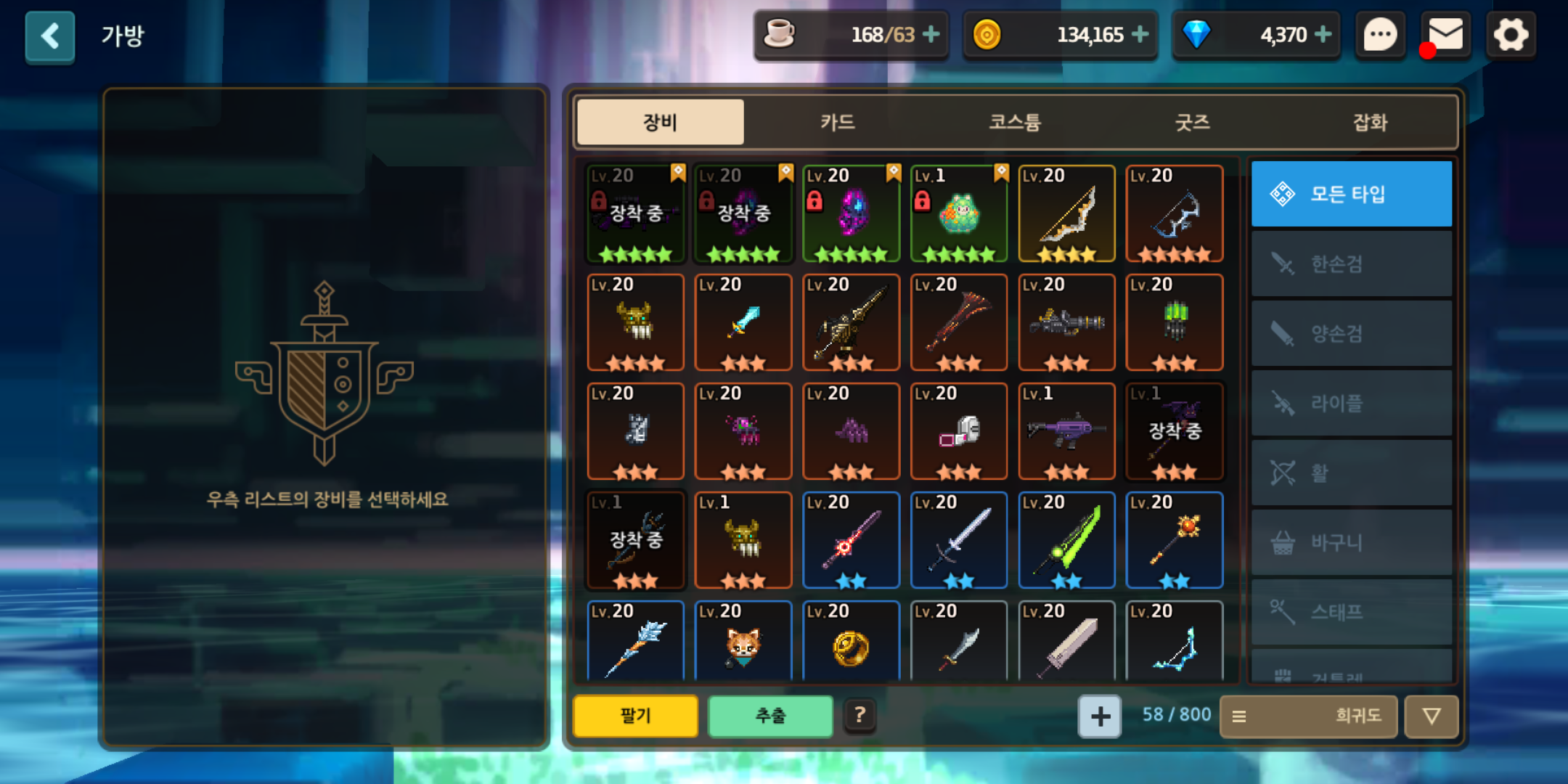Open the settings gear icon

tap(1511, 35)
